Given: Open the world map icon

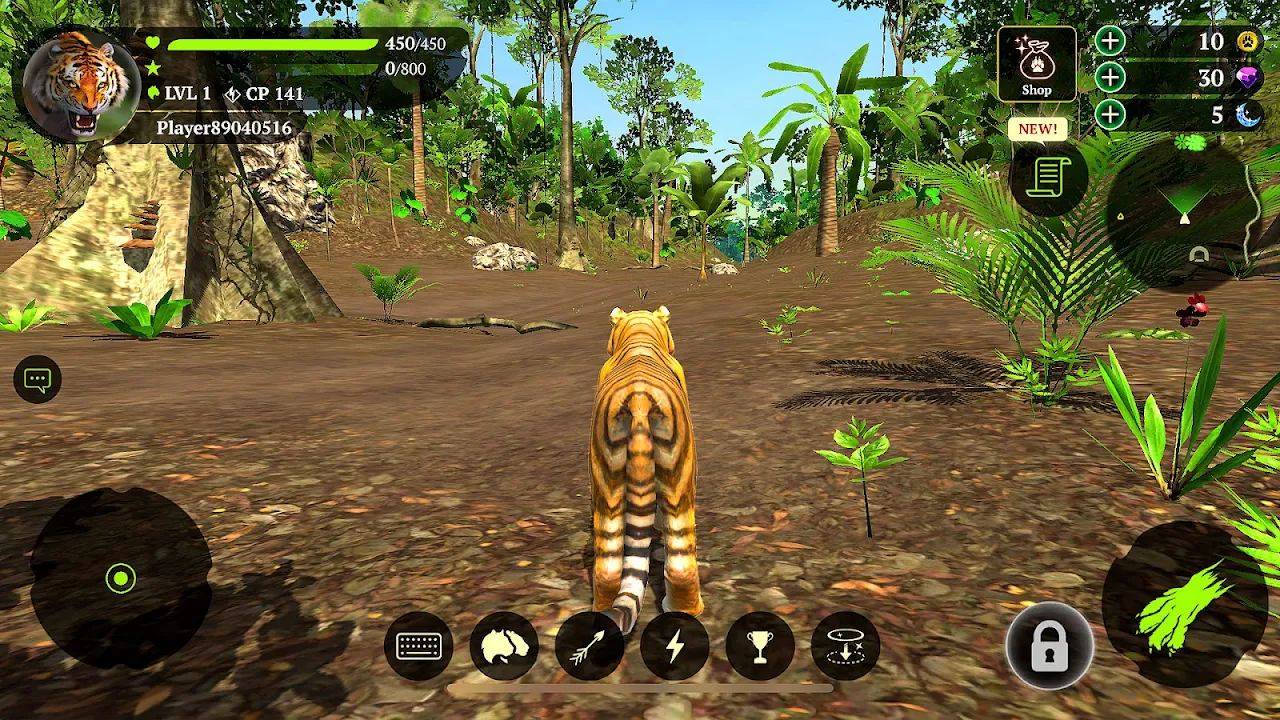Looking at the screenshot, I should click(504, 646).
